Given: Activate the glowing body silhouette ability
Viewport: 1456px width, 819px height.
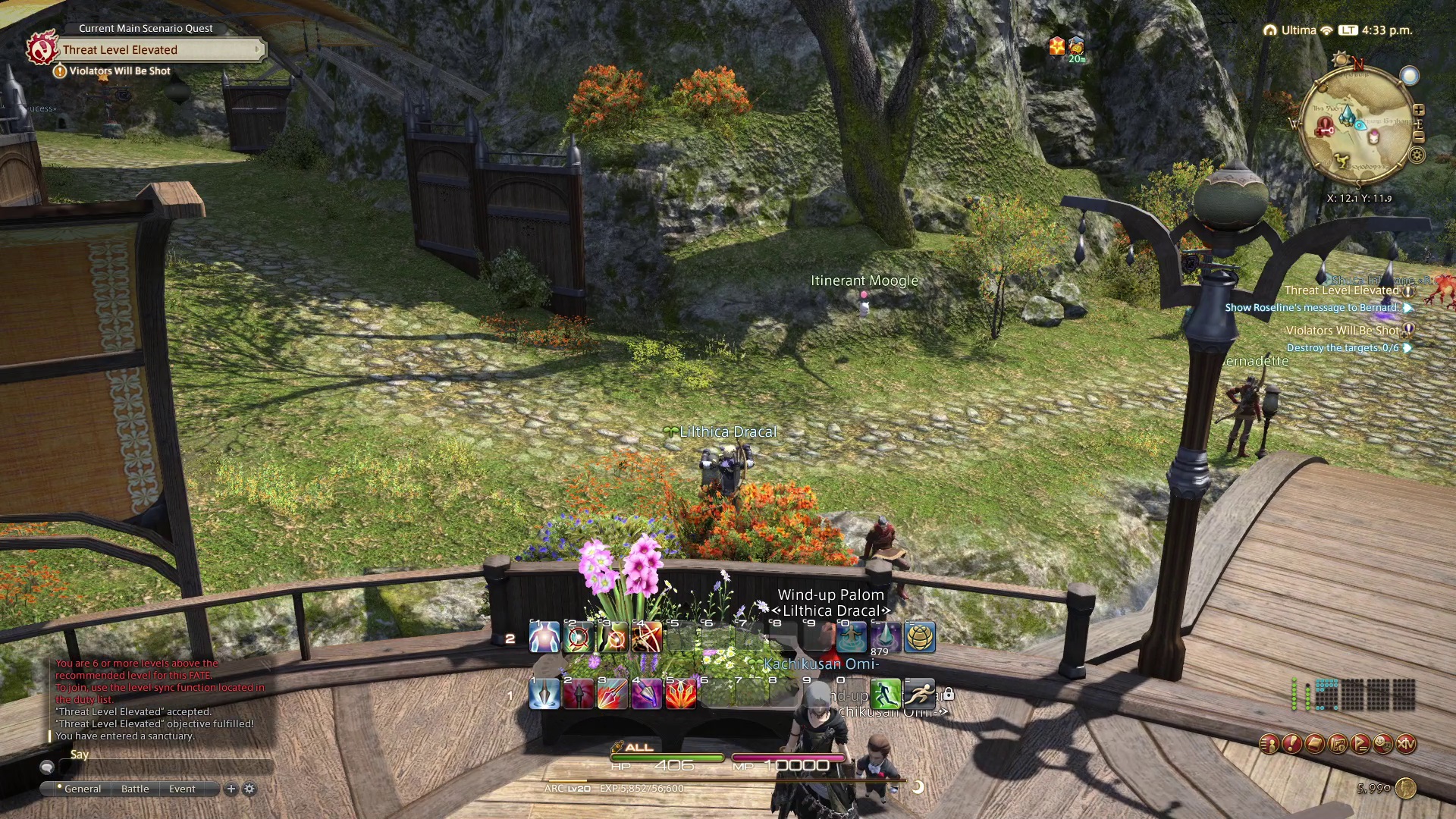Looking at the screenshot, I should tap(544, 637).
